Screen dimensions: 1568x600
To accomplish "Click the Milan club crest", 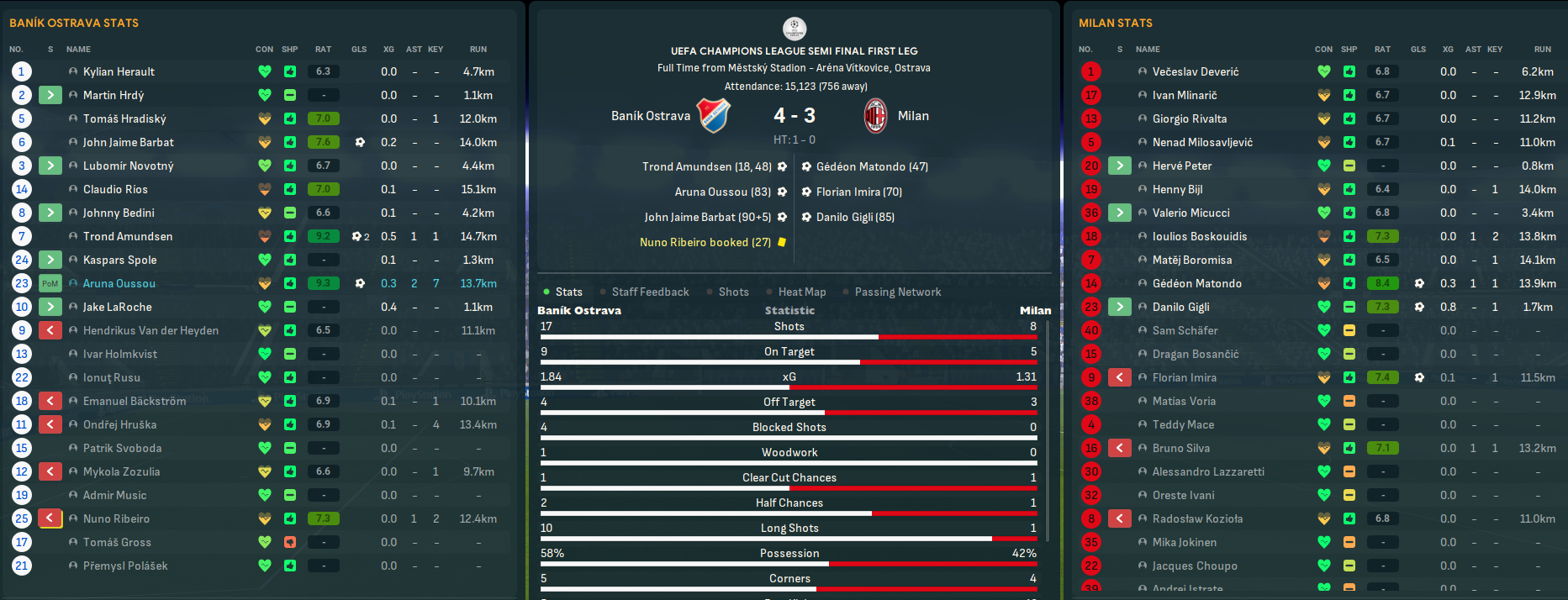I will tap(876, 116).
